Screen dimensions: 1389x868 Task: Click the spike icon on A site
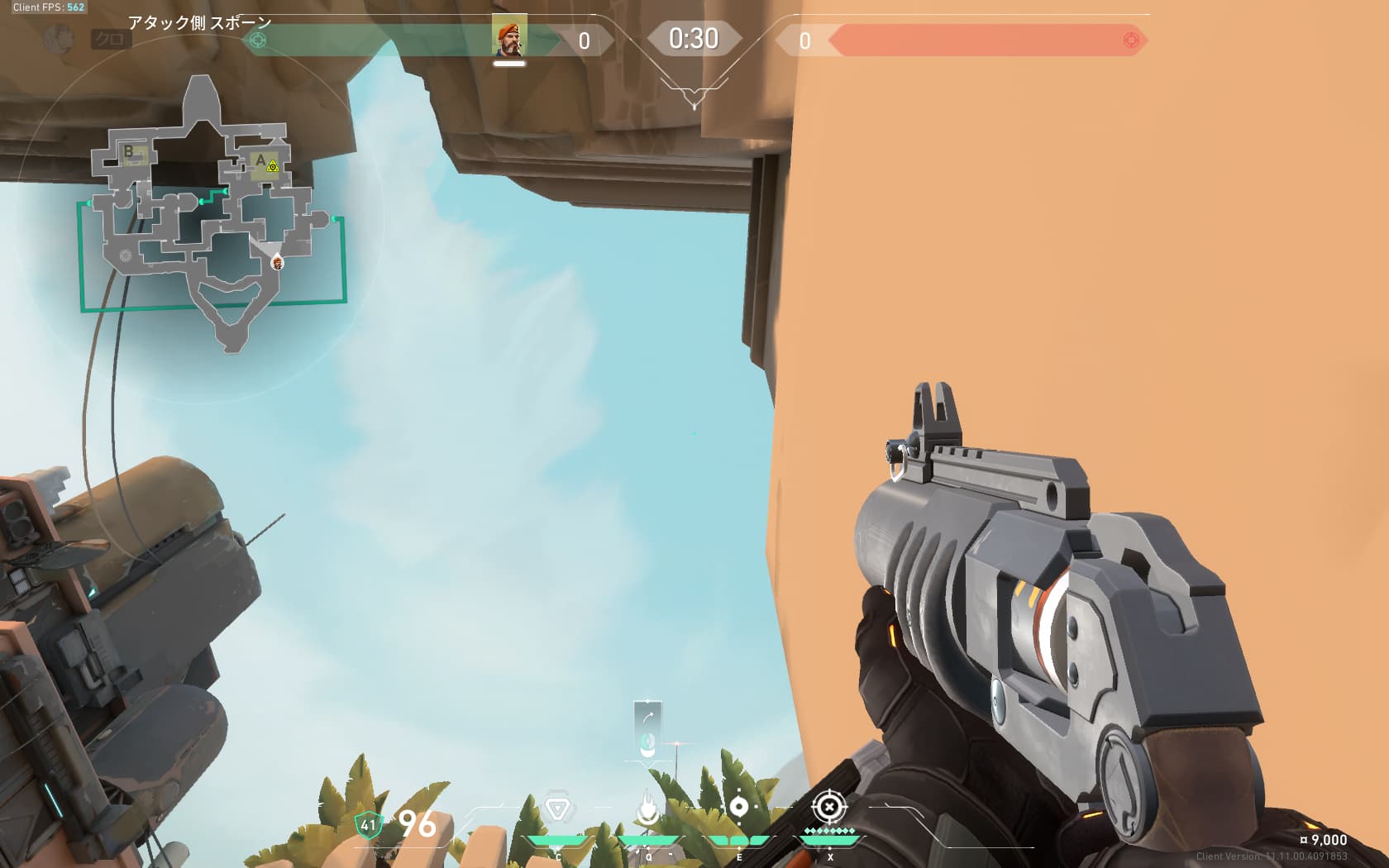[x=273, y=167]
